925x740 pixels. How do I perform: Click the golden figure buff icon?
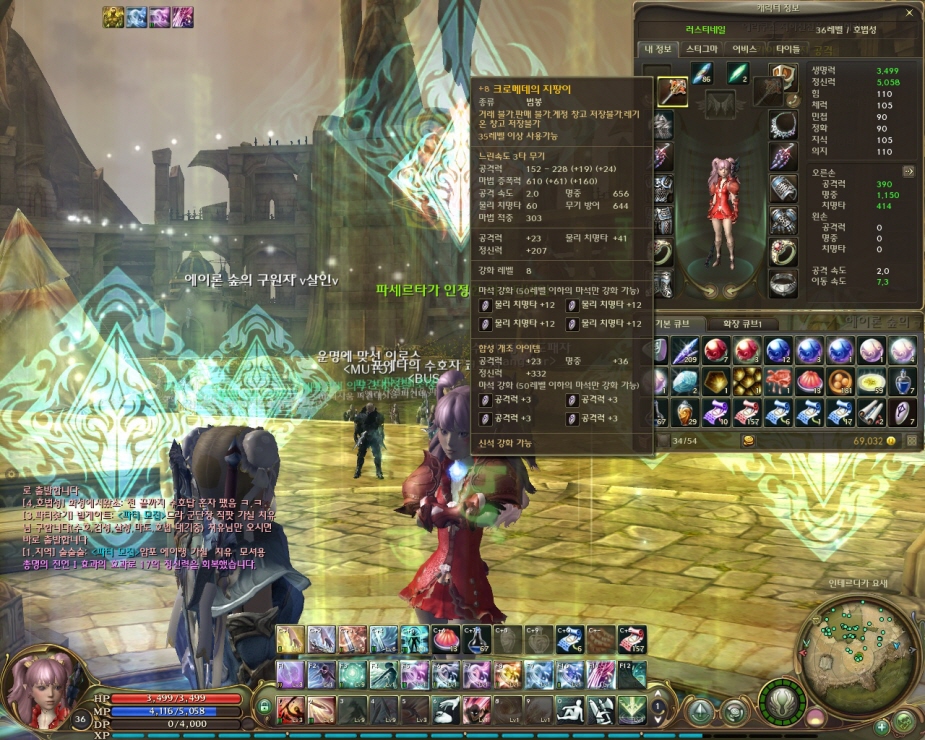[112, 16]
